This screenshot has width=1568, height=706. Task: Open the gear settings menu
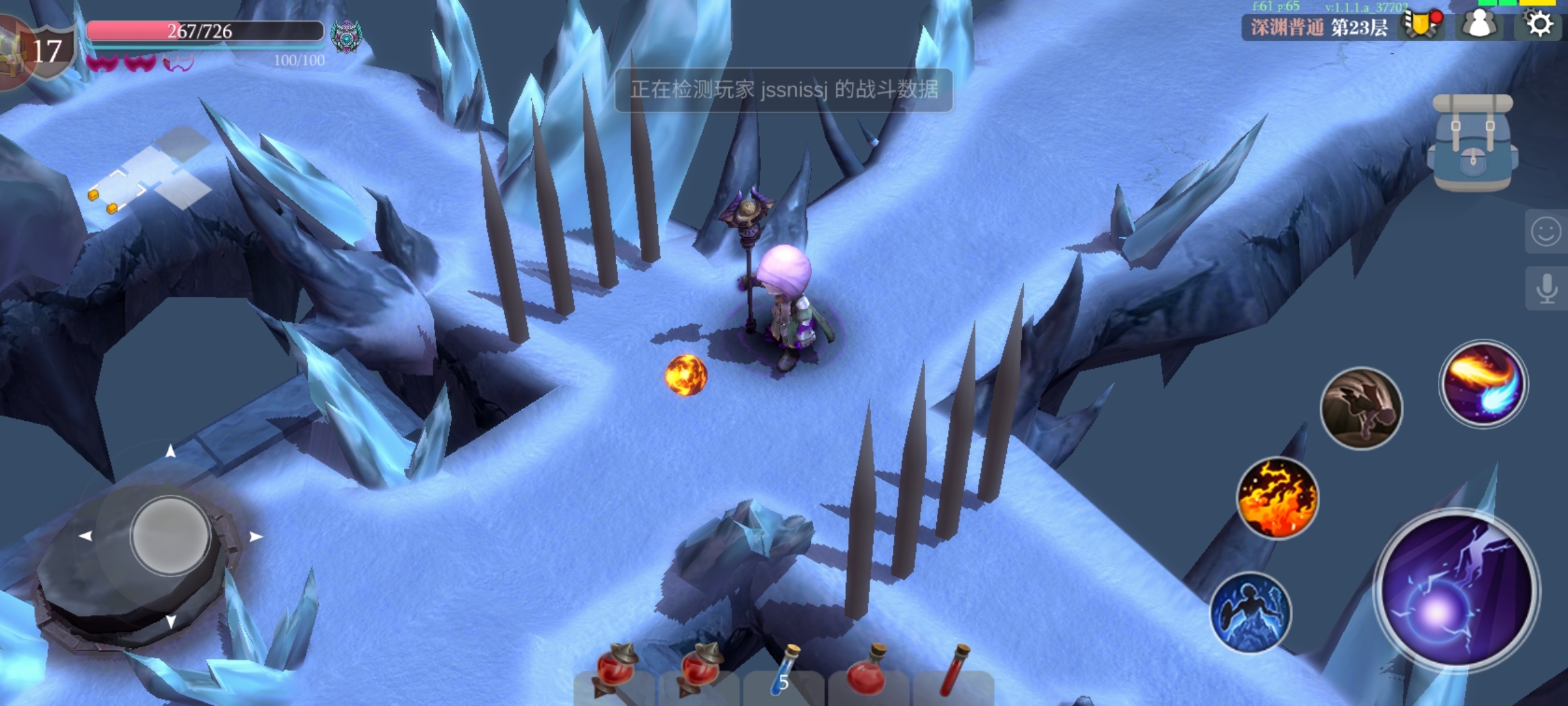point(1539,25)
